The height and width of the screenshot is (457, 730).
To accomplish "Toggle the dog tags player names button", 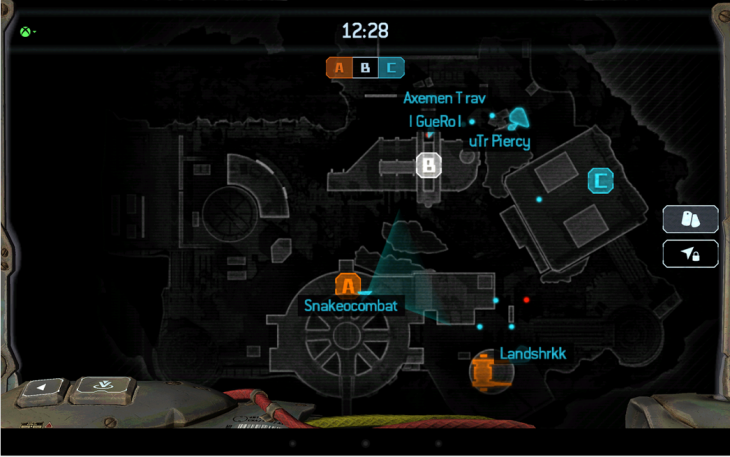I will (690, 219).
